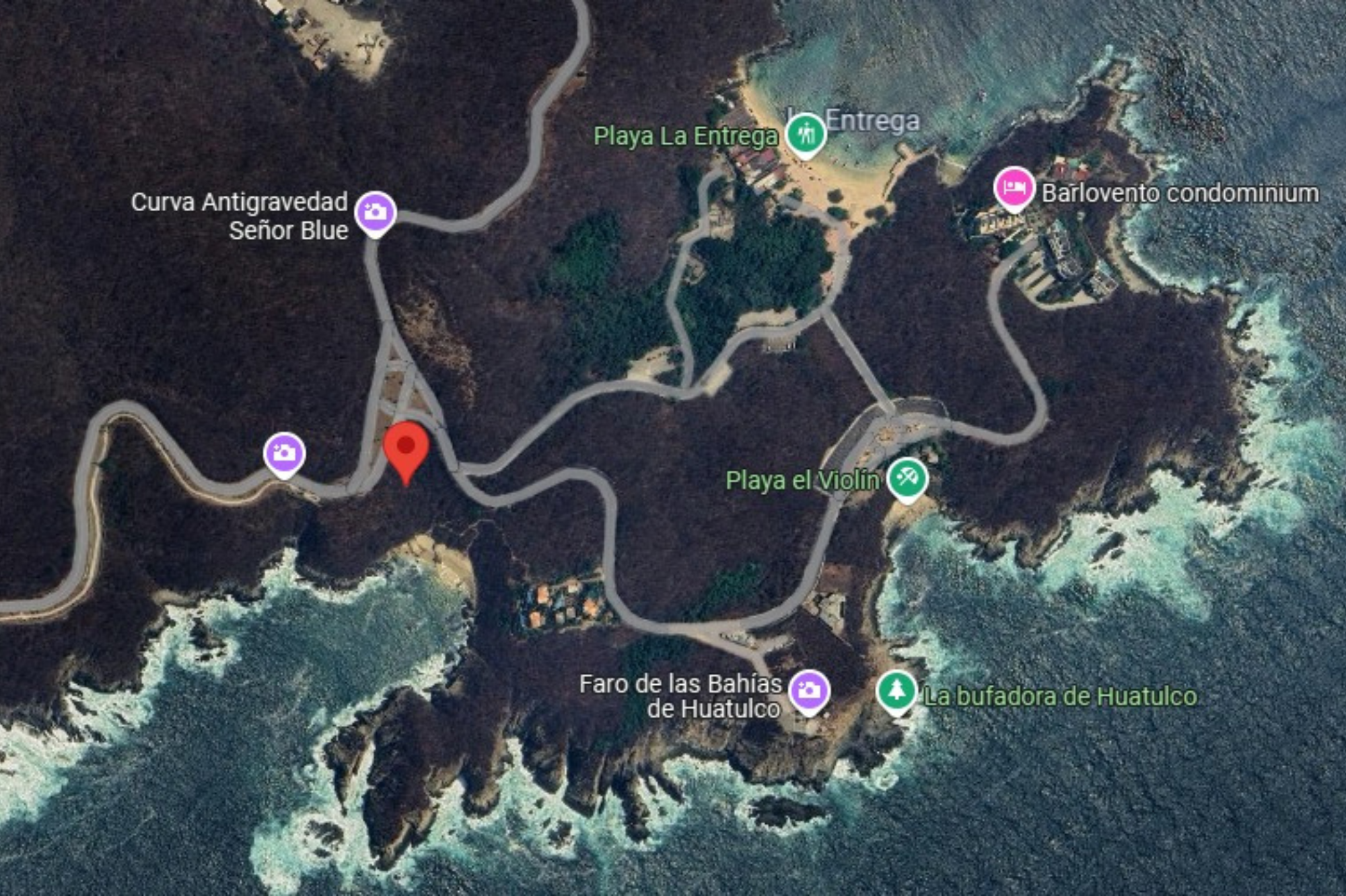Select the Barlovento condominium hotel marker
The image size is (1346, 896).
click(x=1014, y=186)
